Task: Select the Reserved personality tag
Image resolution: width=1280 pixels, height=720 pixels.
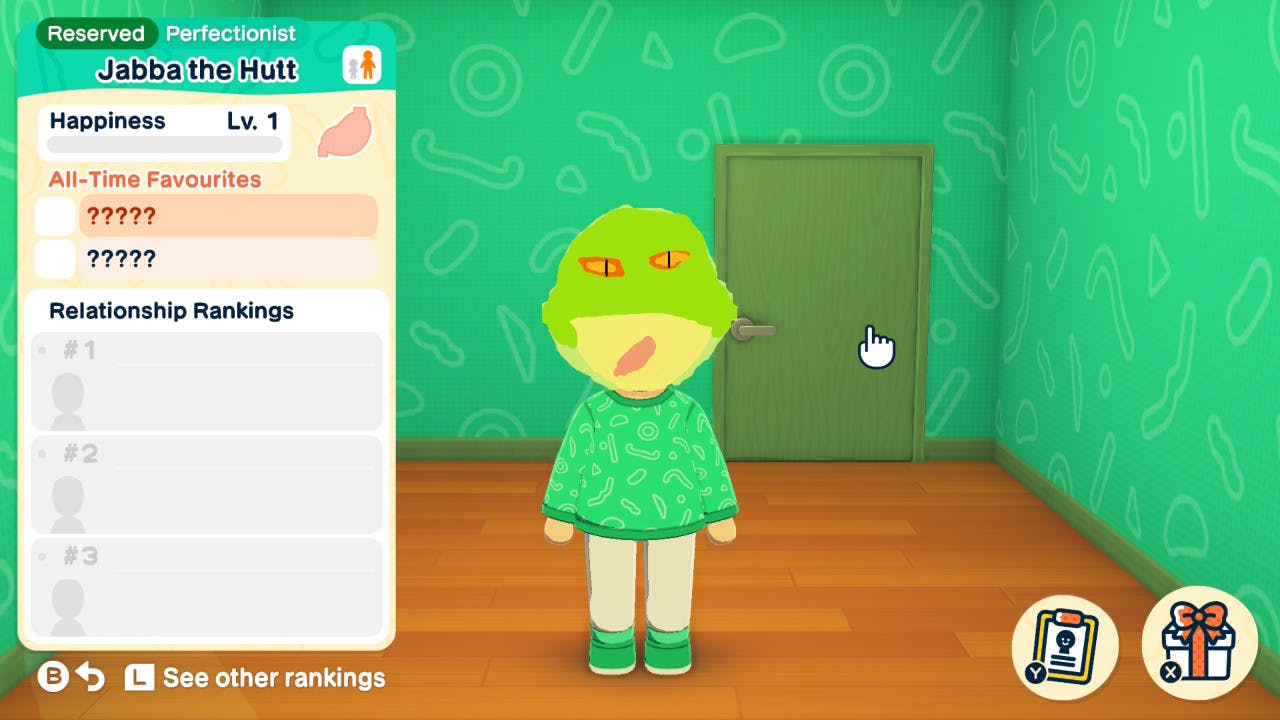Action: click(96, 33)
